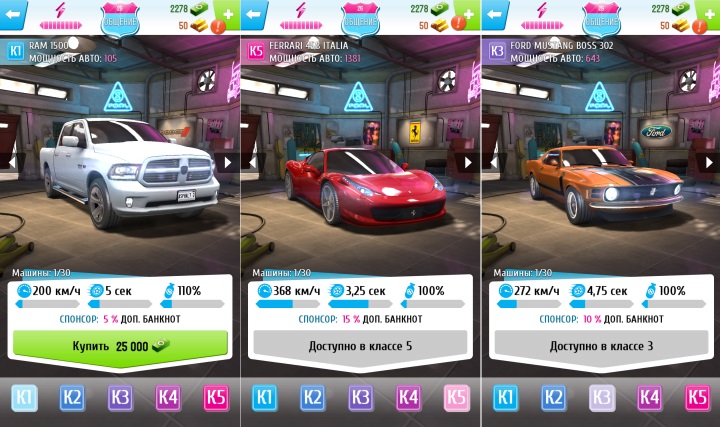Image resolution: width=720 pixels, height=427 pixels.
Task: Choose K5 tab under the Ford Mustang
Action: point(696,399)
